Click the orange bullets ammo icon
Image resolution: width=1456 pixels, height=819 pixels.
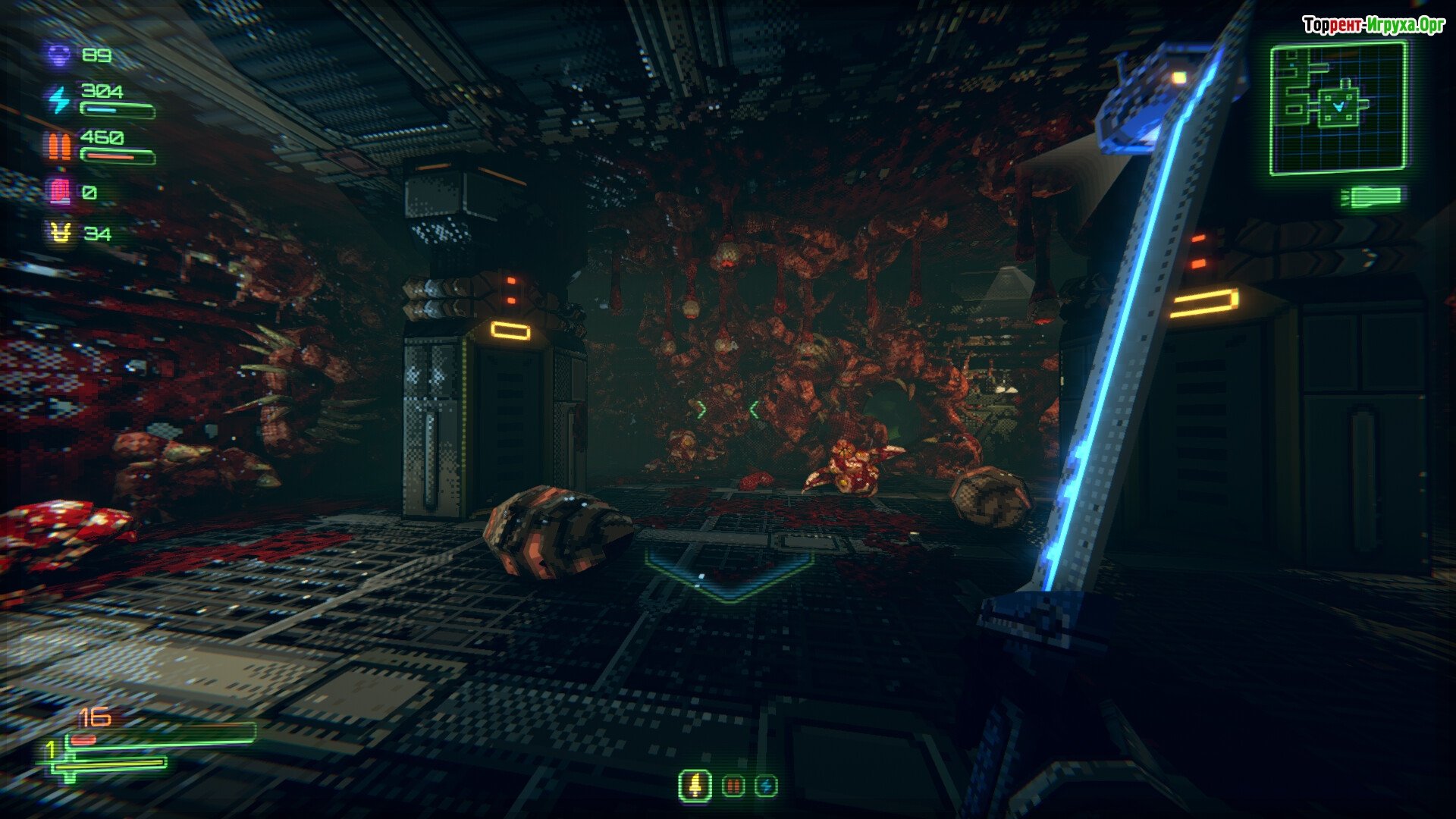[59, 146]
